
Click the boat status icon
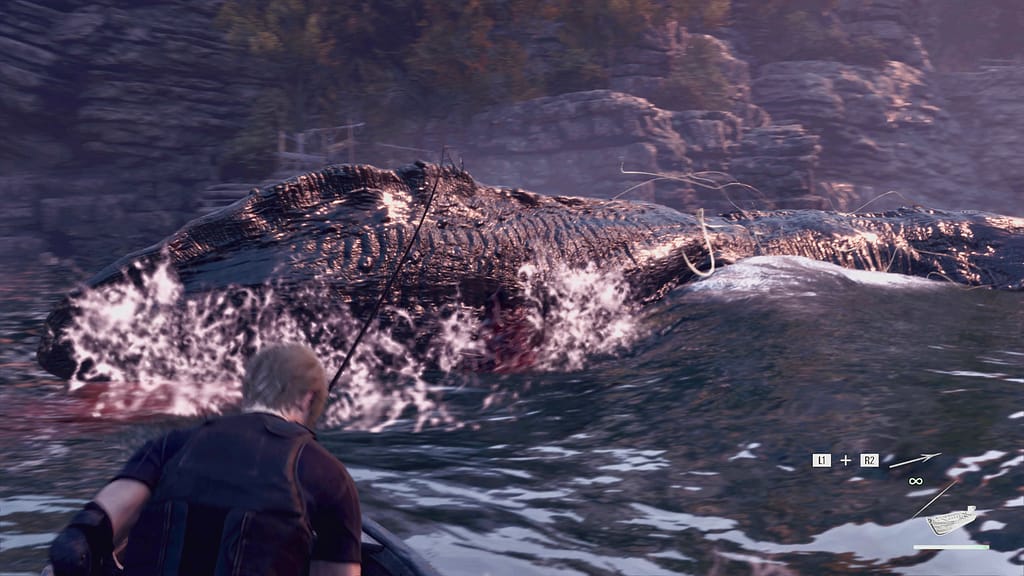pyautogui.click(x=950, y=520)
